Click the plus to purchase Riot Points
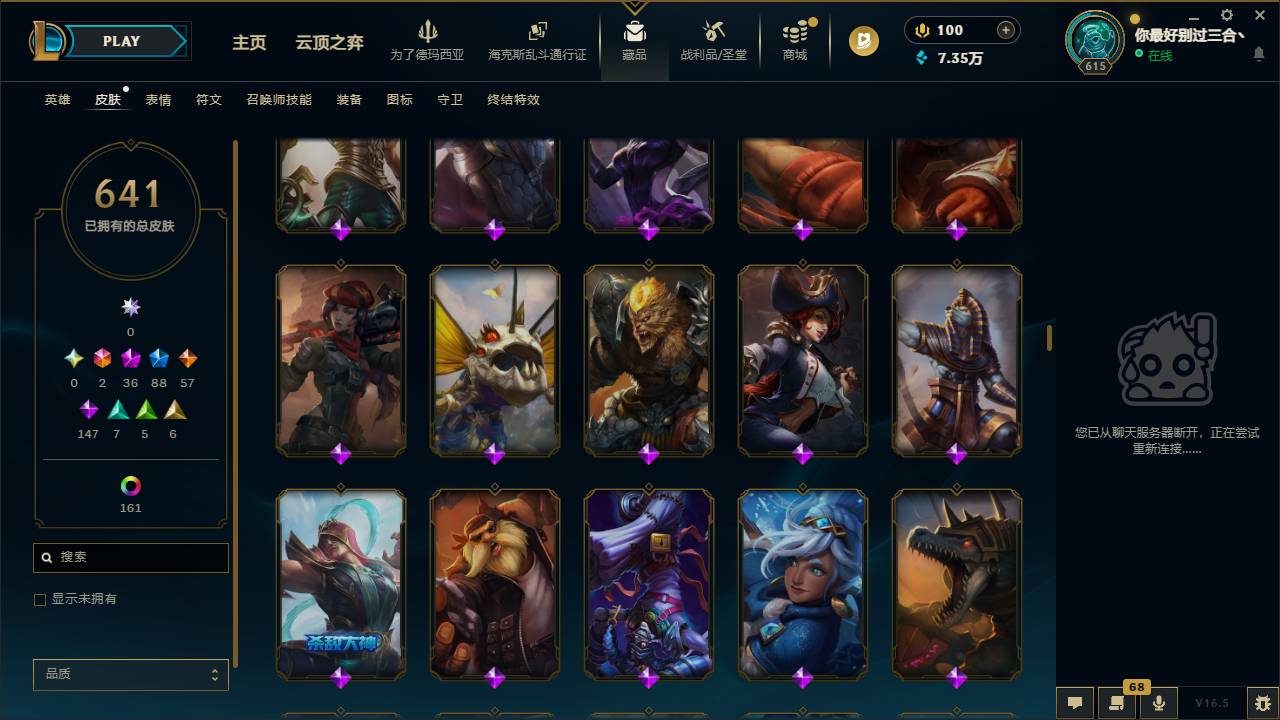Image resolution: width=1280 pixels, height=720 pixels. 1004,30
